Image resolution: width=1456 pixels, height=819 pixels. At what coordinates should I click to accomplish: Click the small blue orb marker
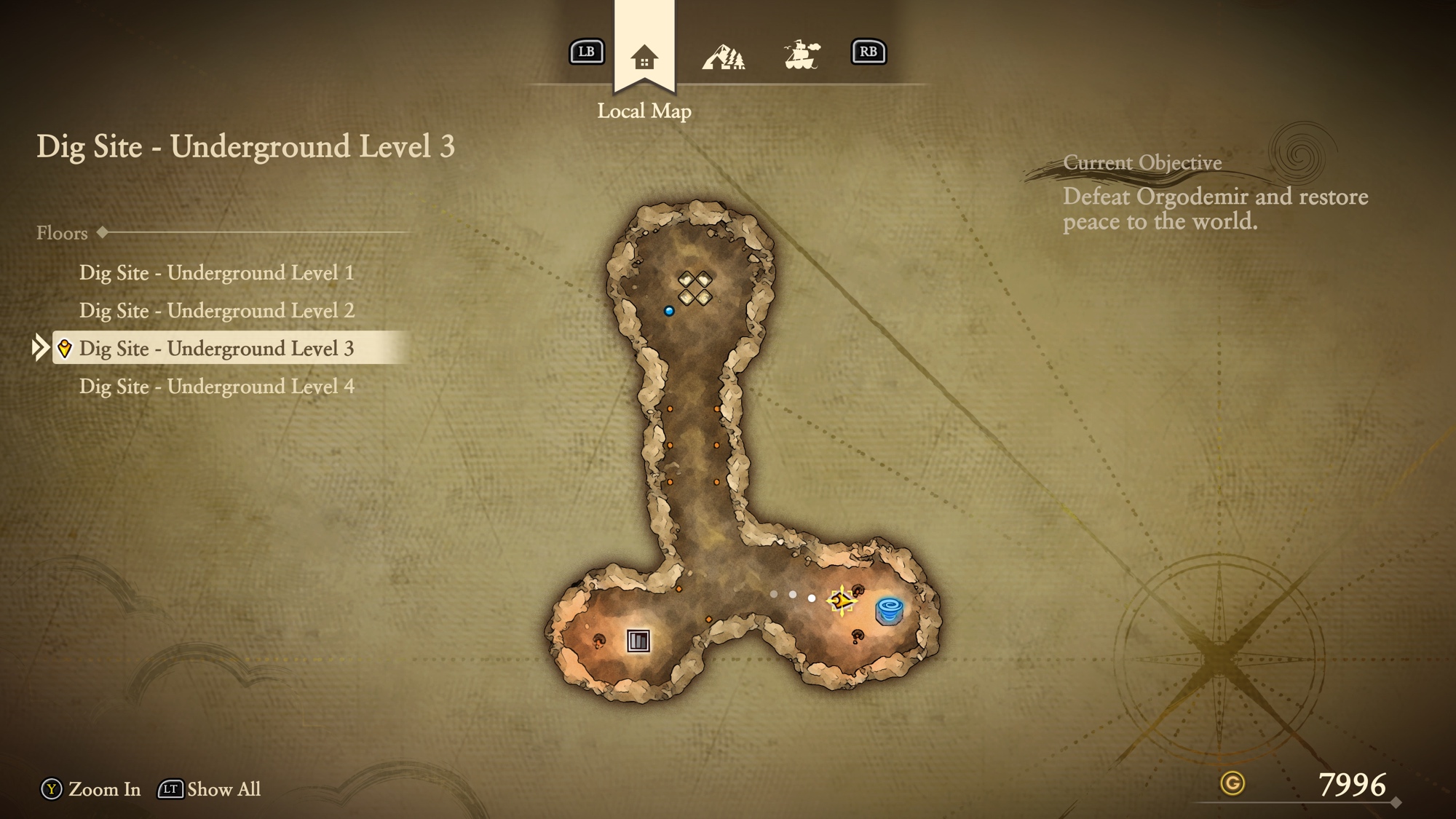669,312
